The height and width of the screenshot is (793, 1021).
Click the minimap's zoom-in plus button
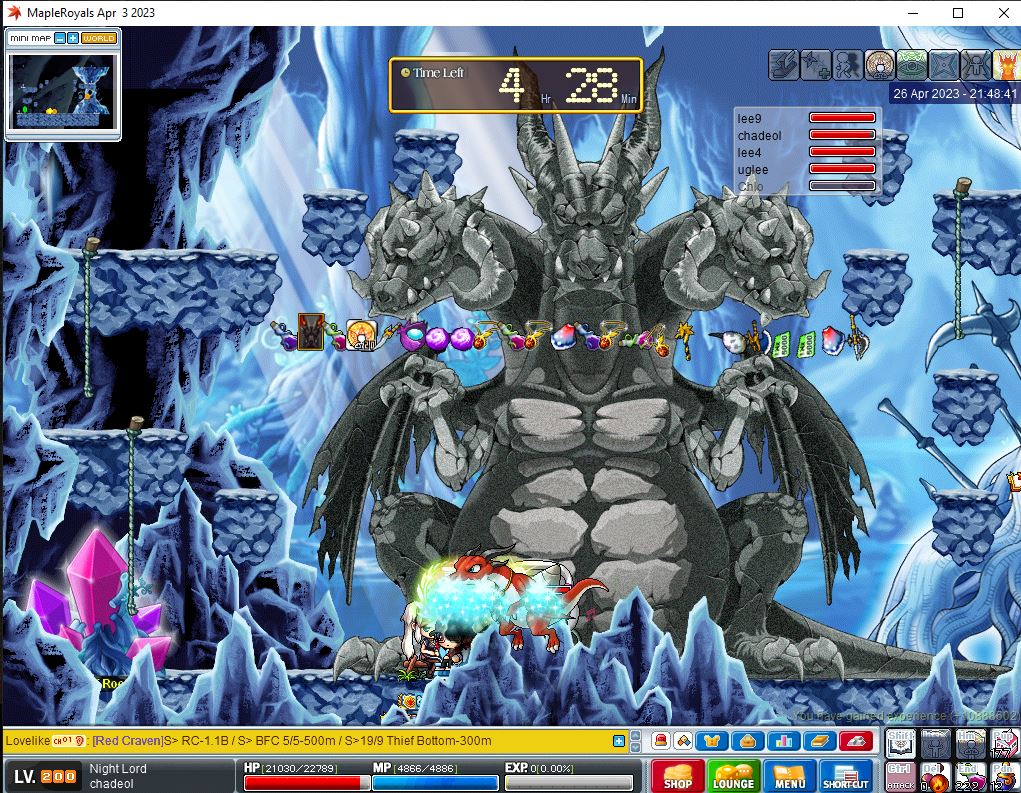point(73,38)
